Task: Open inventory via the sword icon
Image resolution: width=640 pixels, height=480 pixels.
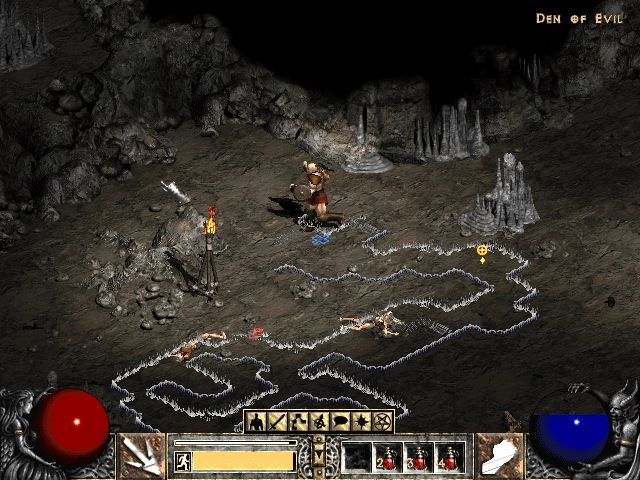Action: [277, 422]
